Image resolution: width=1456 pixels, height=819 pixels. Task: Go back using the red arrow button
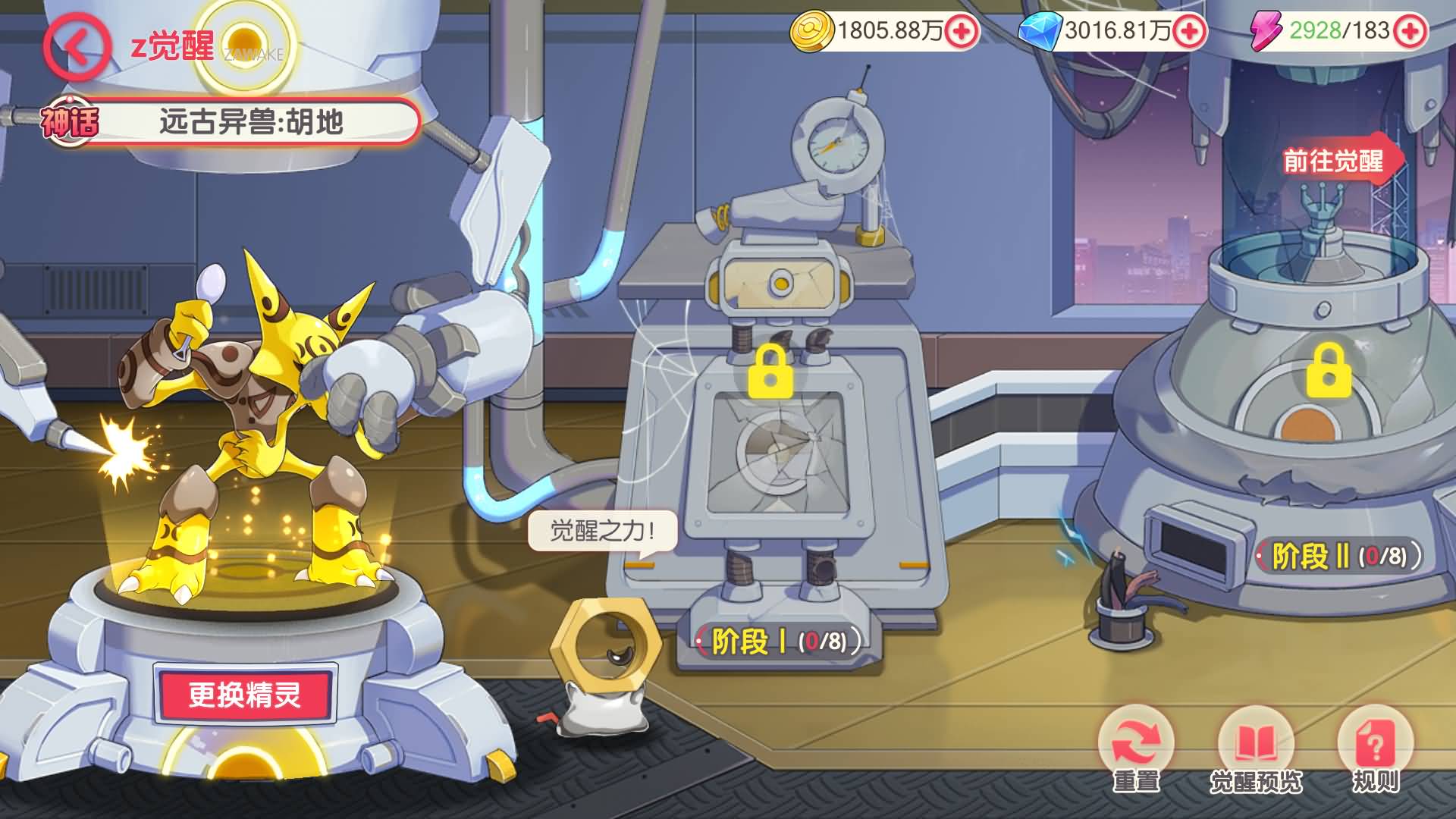tap(77, 47)
